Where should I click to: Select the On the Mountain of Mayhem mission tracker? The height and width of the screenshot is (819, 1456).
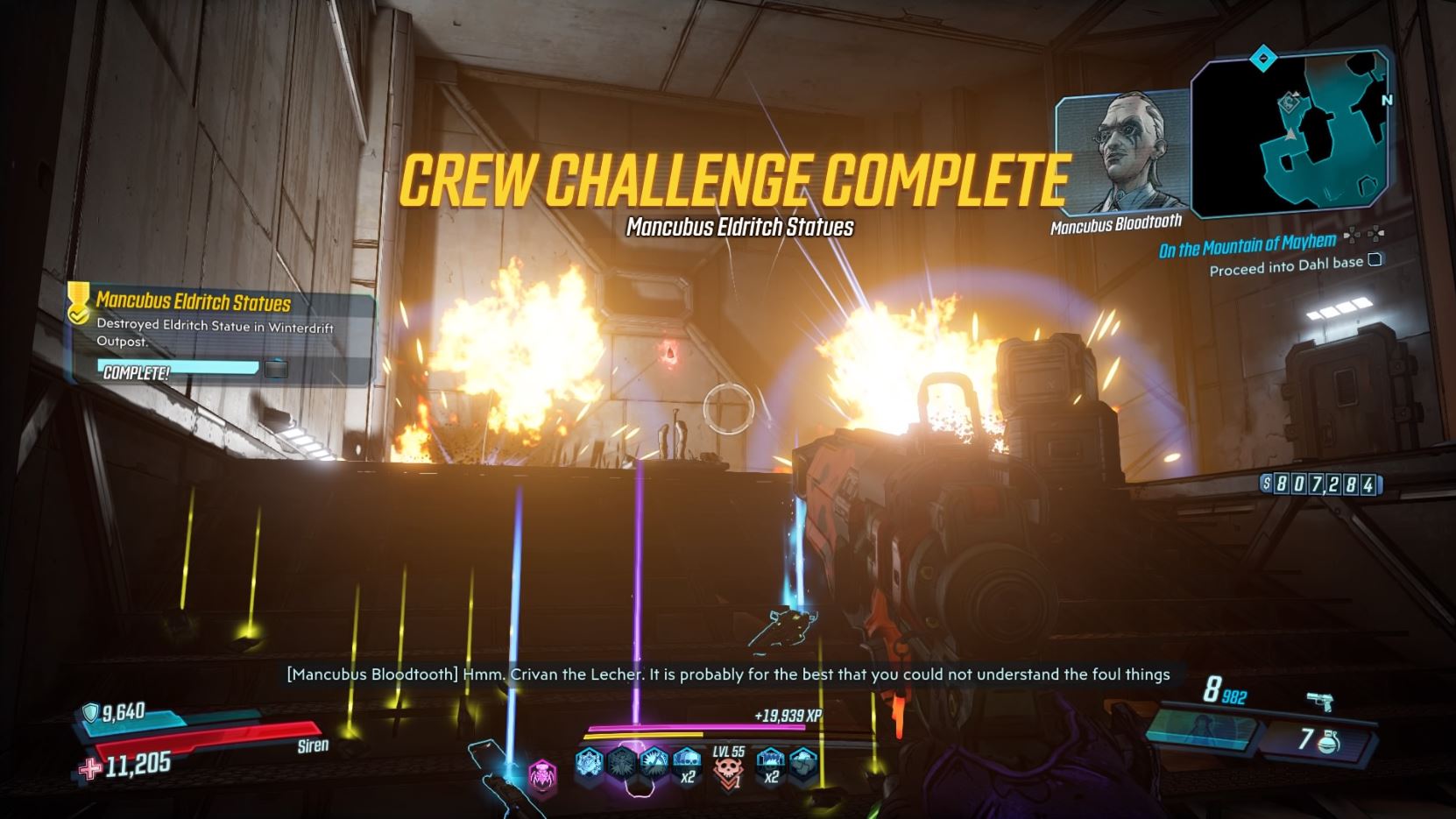click(1247, 246)
